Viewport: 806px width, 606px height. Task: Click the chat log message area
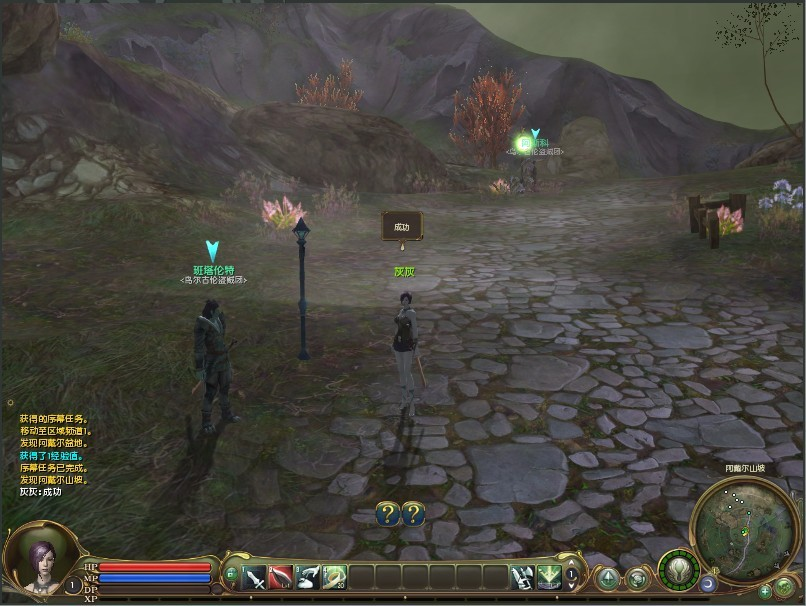pos(60,455)
